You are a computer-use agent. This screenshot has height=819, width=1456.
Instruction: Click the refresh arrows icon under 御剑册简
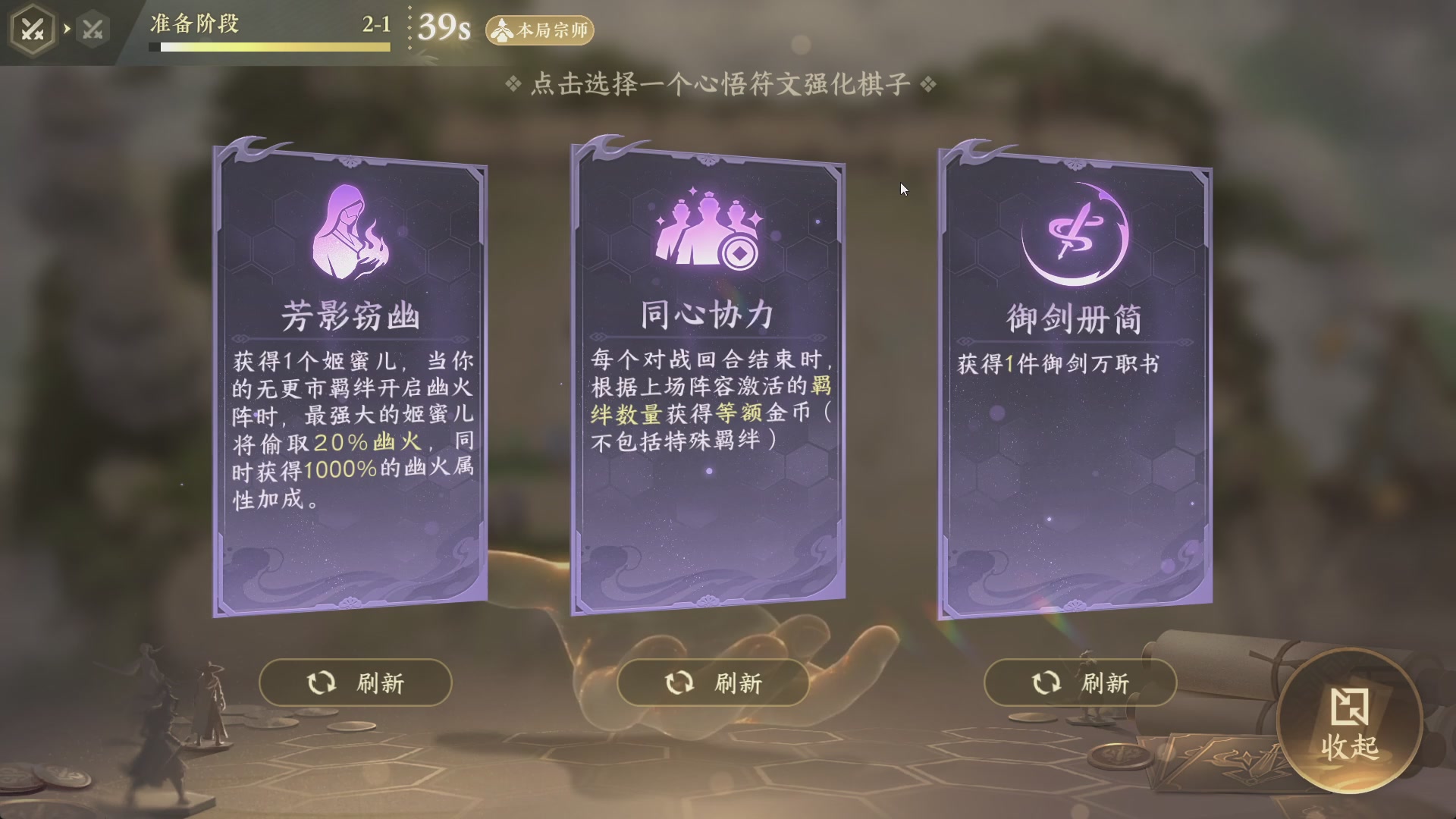point(1045,682)
